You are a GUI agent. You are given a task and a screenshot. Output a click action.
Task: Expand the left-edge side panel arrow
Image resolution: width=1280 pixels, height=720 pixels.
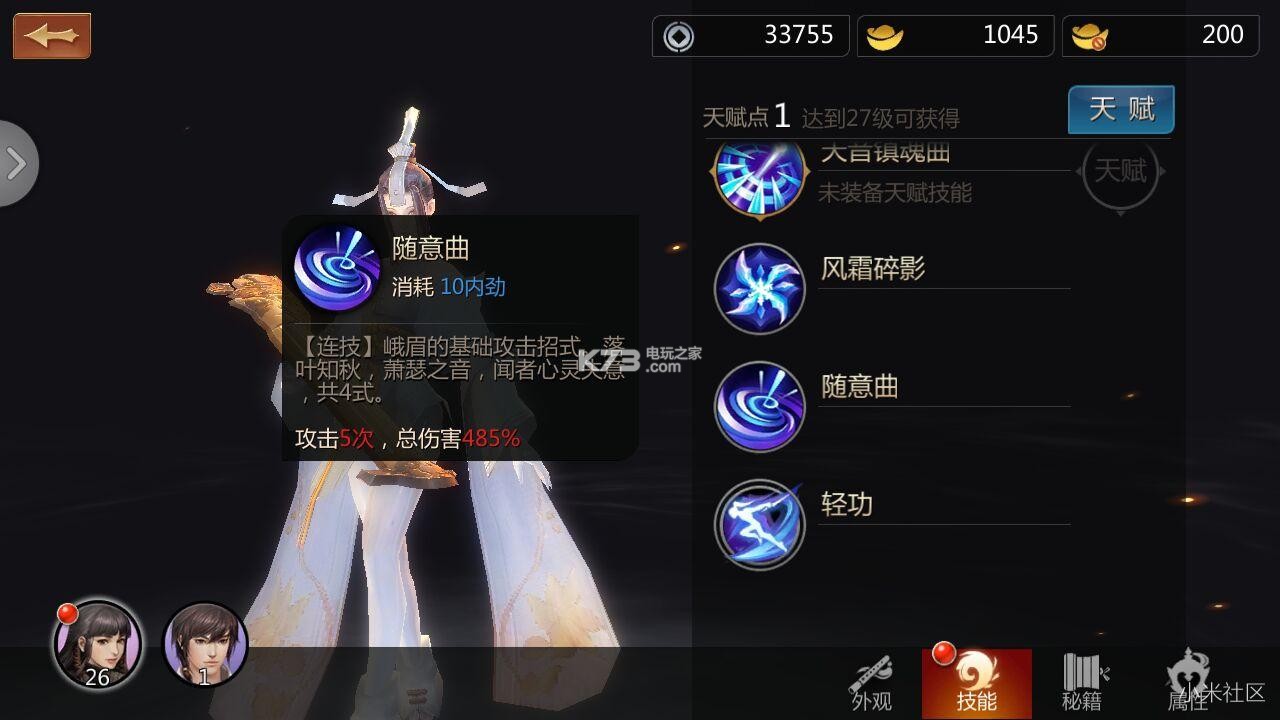14,163
